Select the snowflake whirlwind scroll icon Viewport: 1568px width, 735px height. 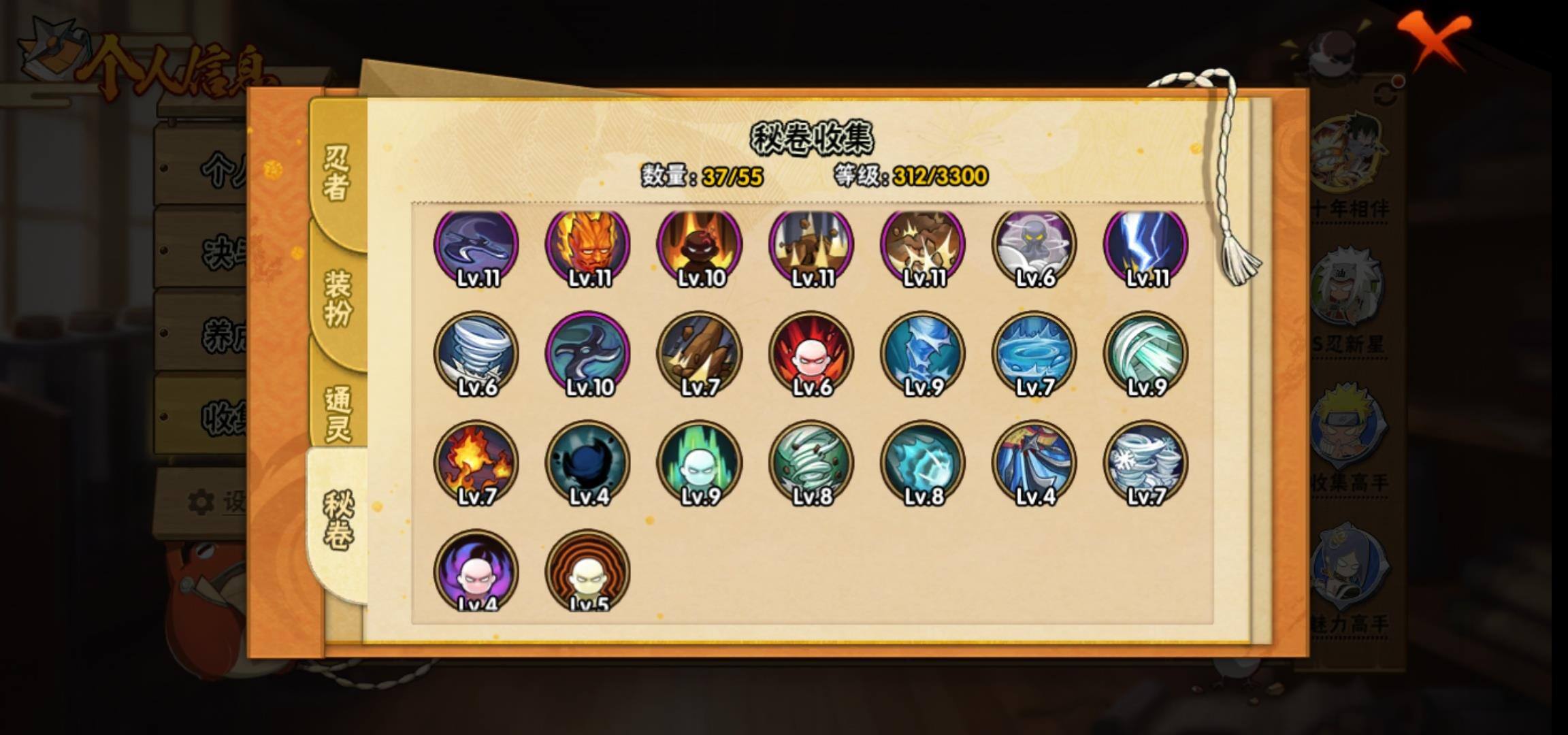pos(1145,463)
